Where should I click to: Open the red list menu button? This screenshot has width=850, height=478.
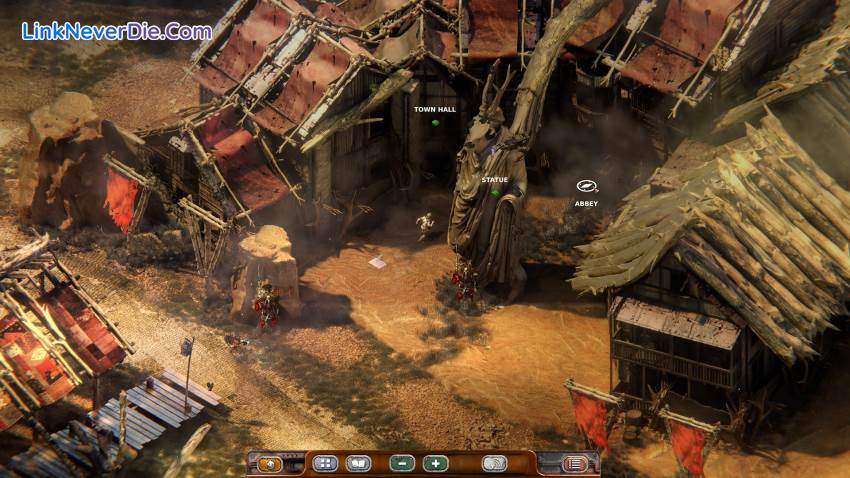coord(574,463)
